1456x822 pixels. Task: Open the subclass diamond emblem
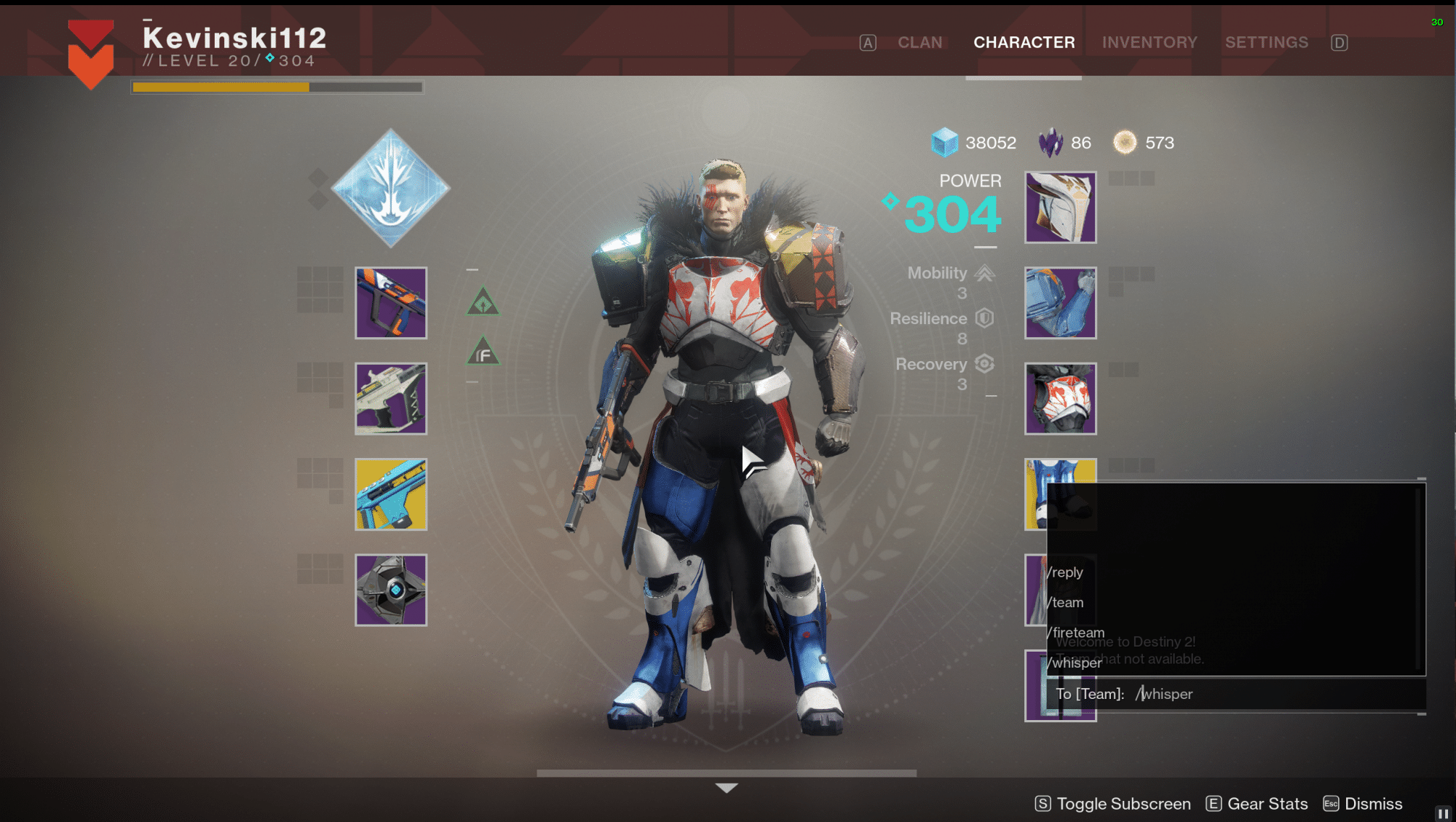[391, 188]
